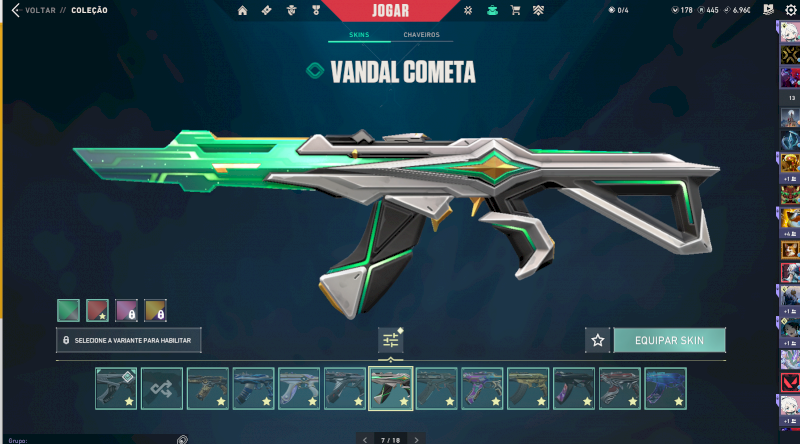Choose the red color variant swatch
This screenshot has width=800, height=444.
pos(97,310)
